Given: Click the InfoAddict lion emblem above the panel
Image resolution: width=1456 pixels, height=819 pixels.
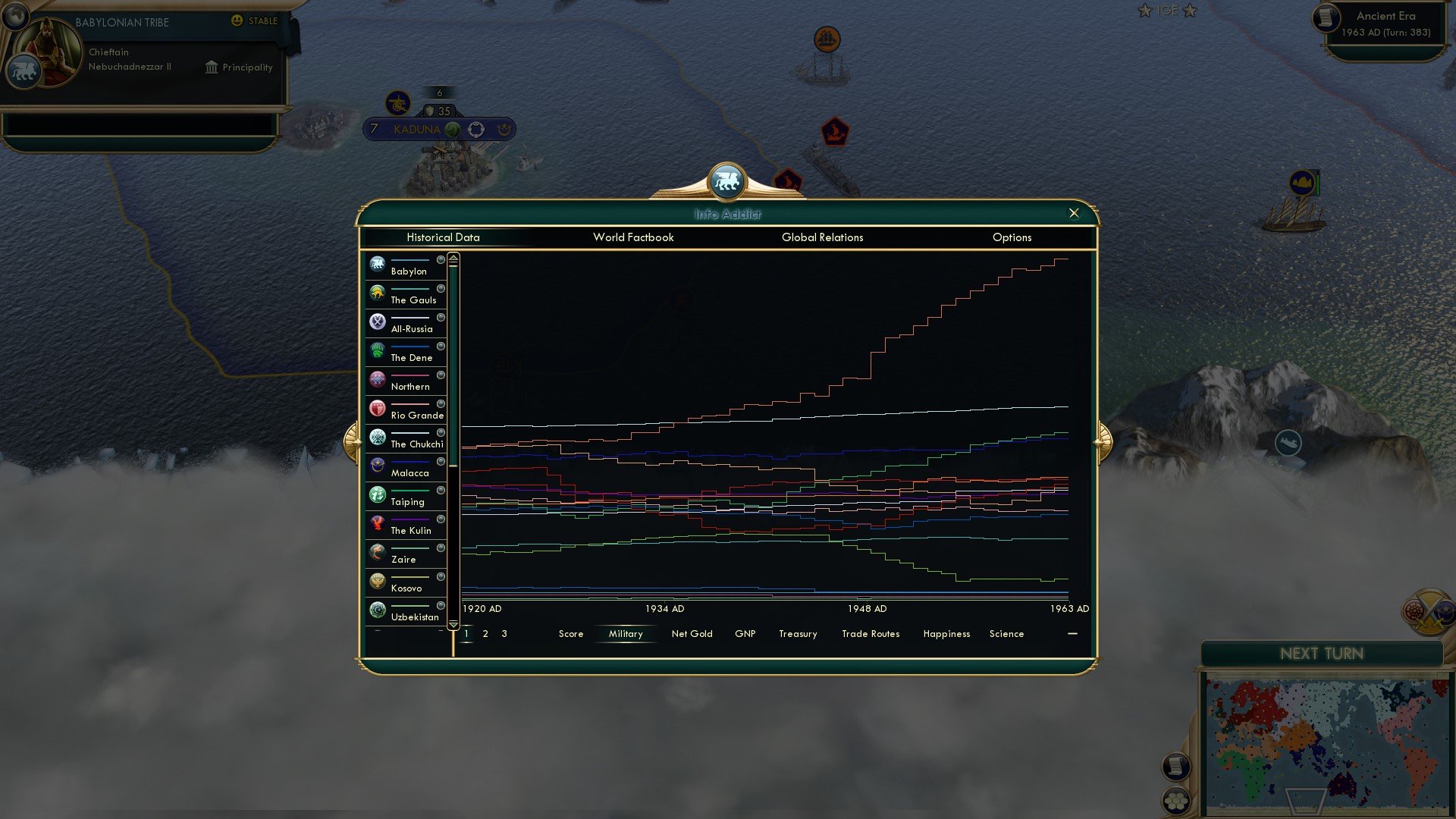Looking at the screenshot, I should (729, 180).
